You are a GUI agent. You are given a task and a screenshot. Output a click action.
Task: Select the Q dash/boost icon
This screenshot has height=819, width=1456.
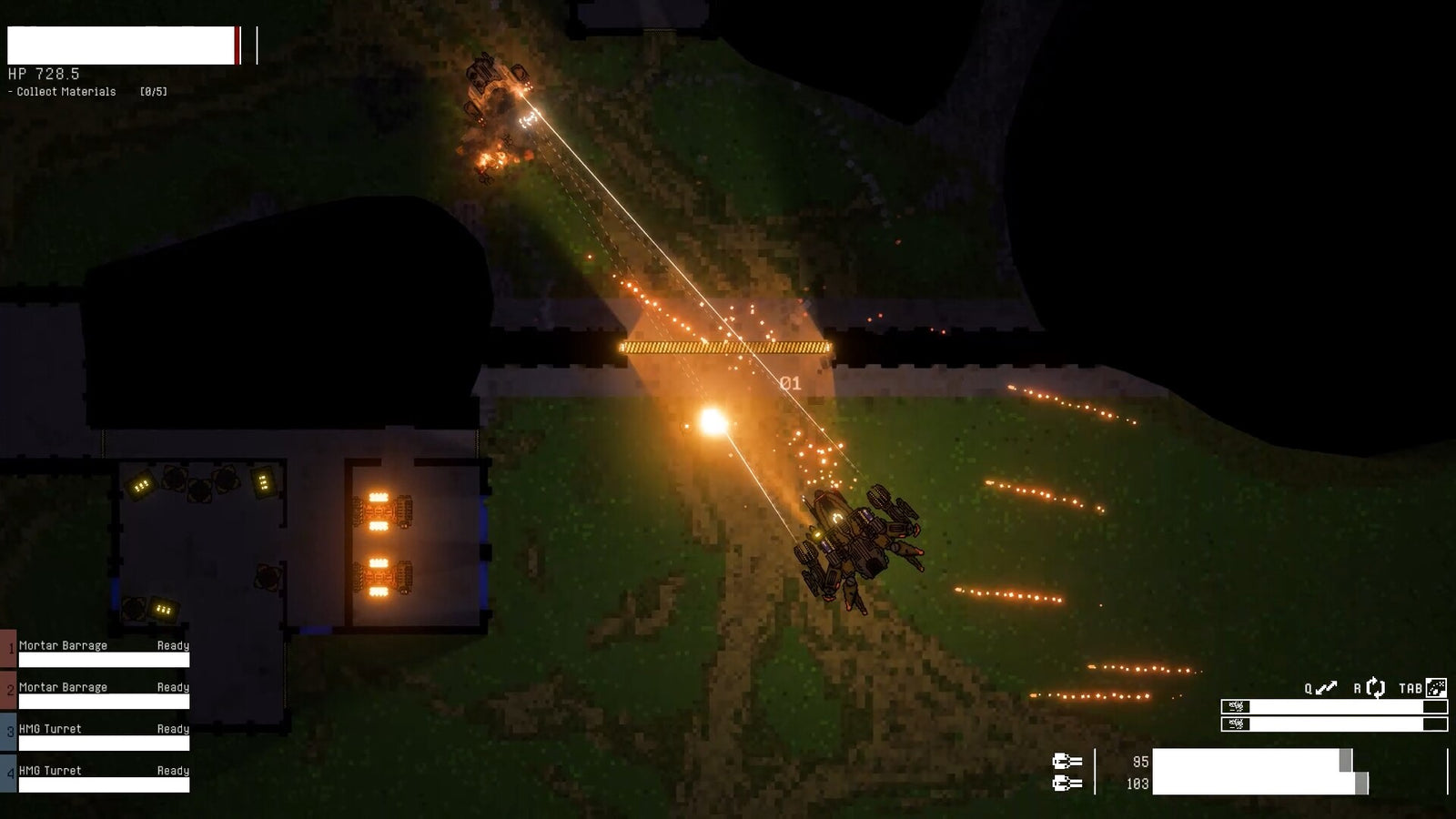(1326, 688)
